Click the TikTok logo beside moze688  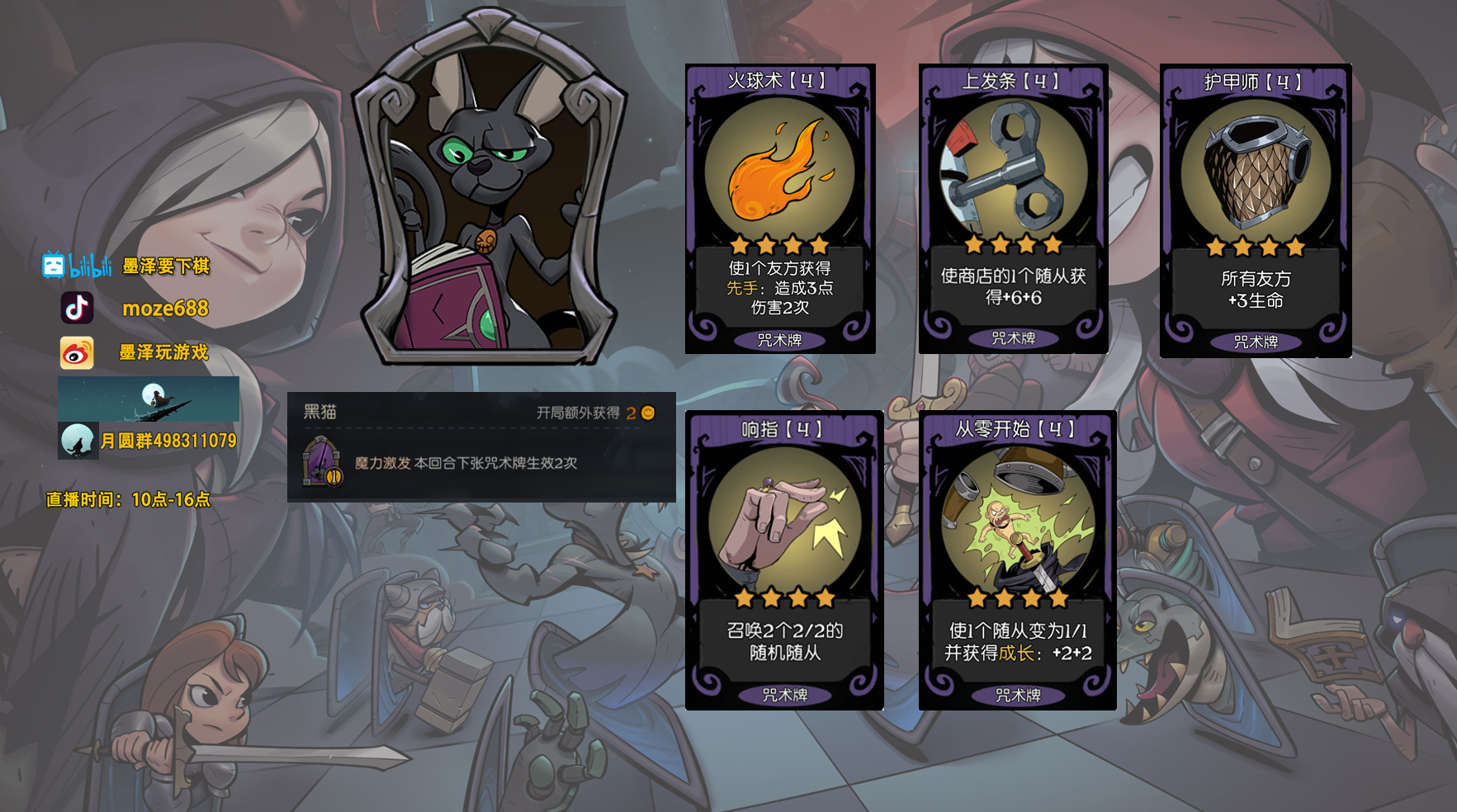point(77,308)
